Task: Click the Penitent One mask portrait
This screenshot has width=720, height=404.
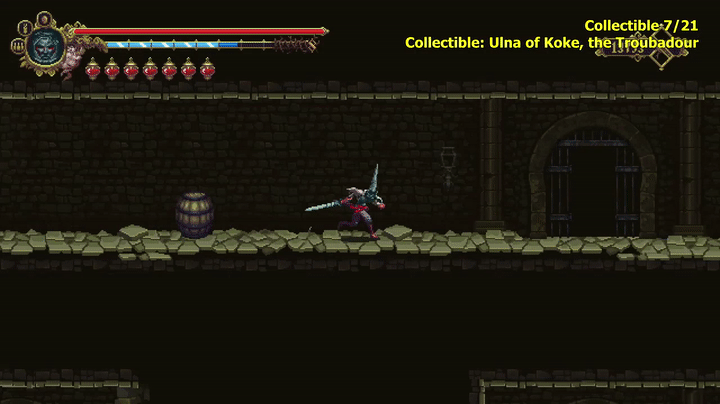Action: [x=44, y=44]
